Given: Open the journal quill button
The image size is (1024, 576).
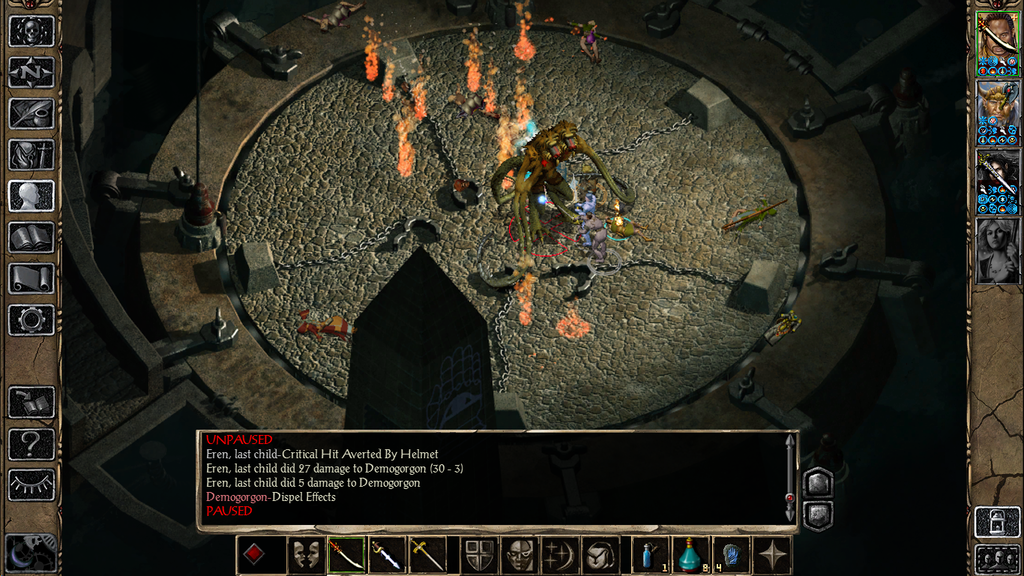Looking at the screenshot, I should [31, 113].
